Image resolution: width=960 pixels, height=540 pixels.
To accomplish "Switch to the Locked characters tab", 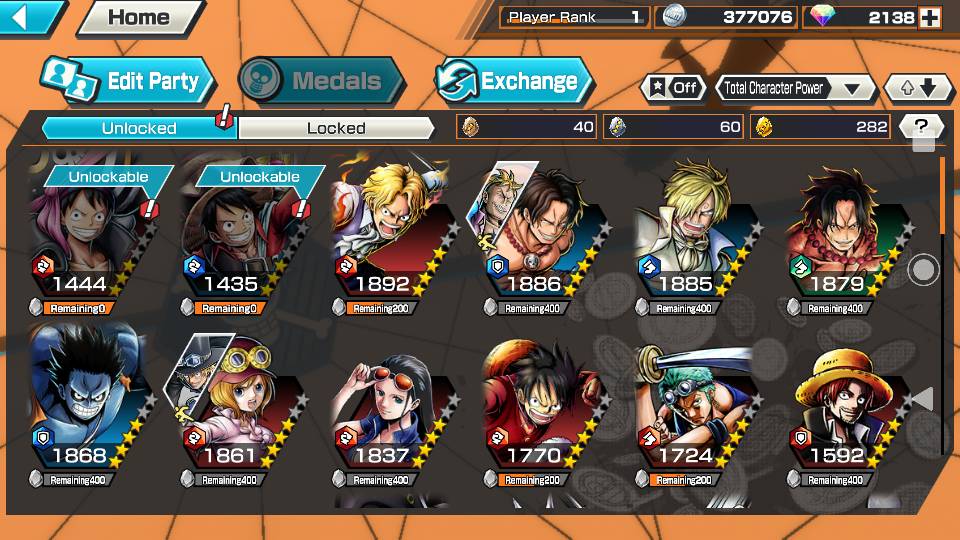I will click(x=336, y=128).
